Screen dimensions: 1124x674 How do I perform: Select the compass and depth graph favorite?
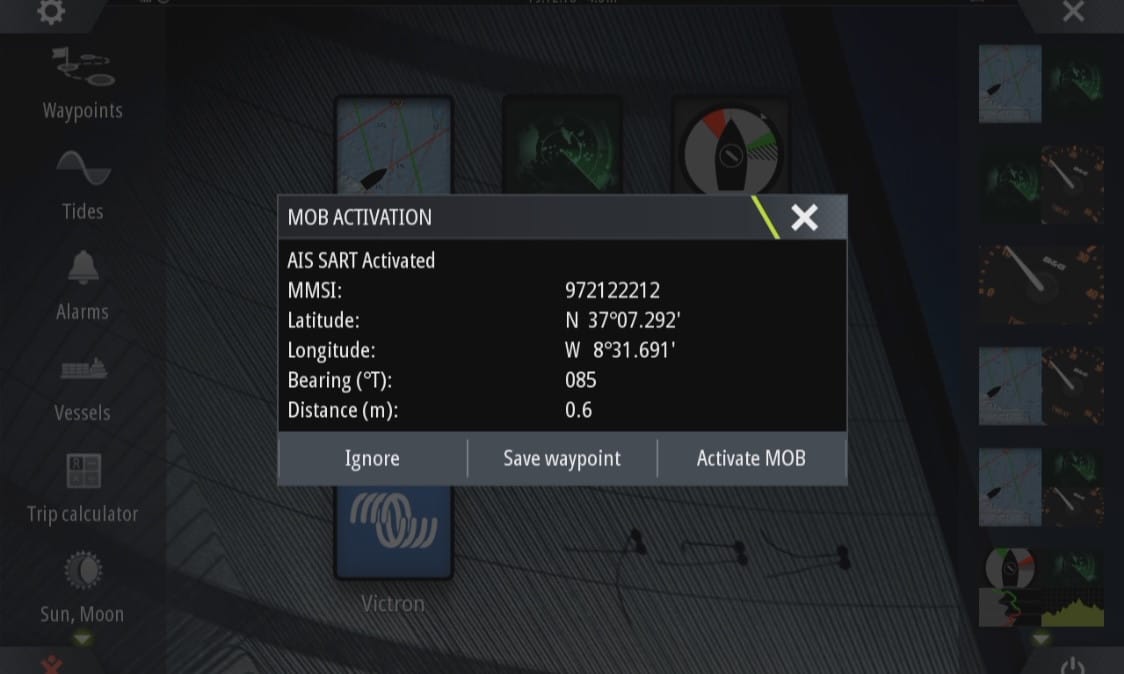(x=1041, y=587)
